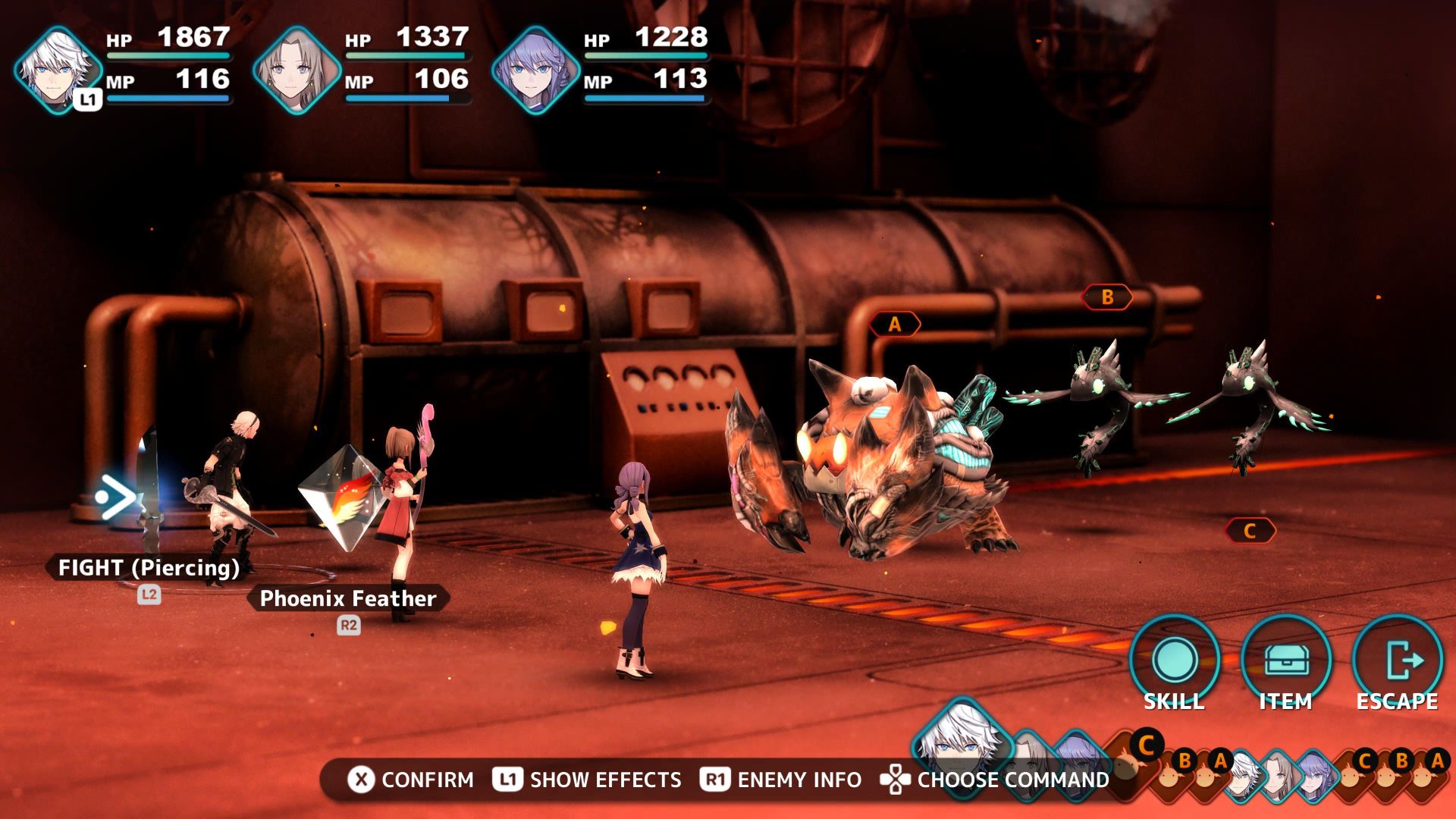Select the purple-haired girl portrait

coord(535,70)
